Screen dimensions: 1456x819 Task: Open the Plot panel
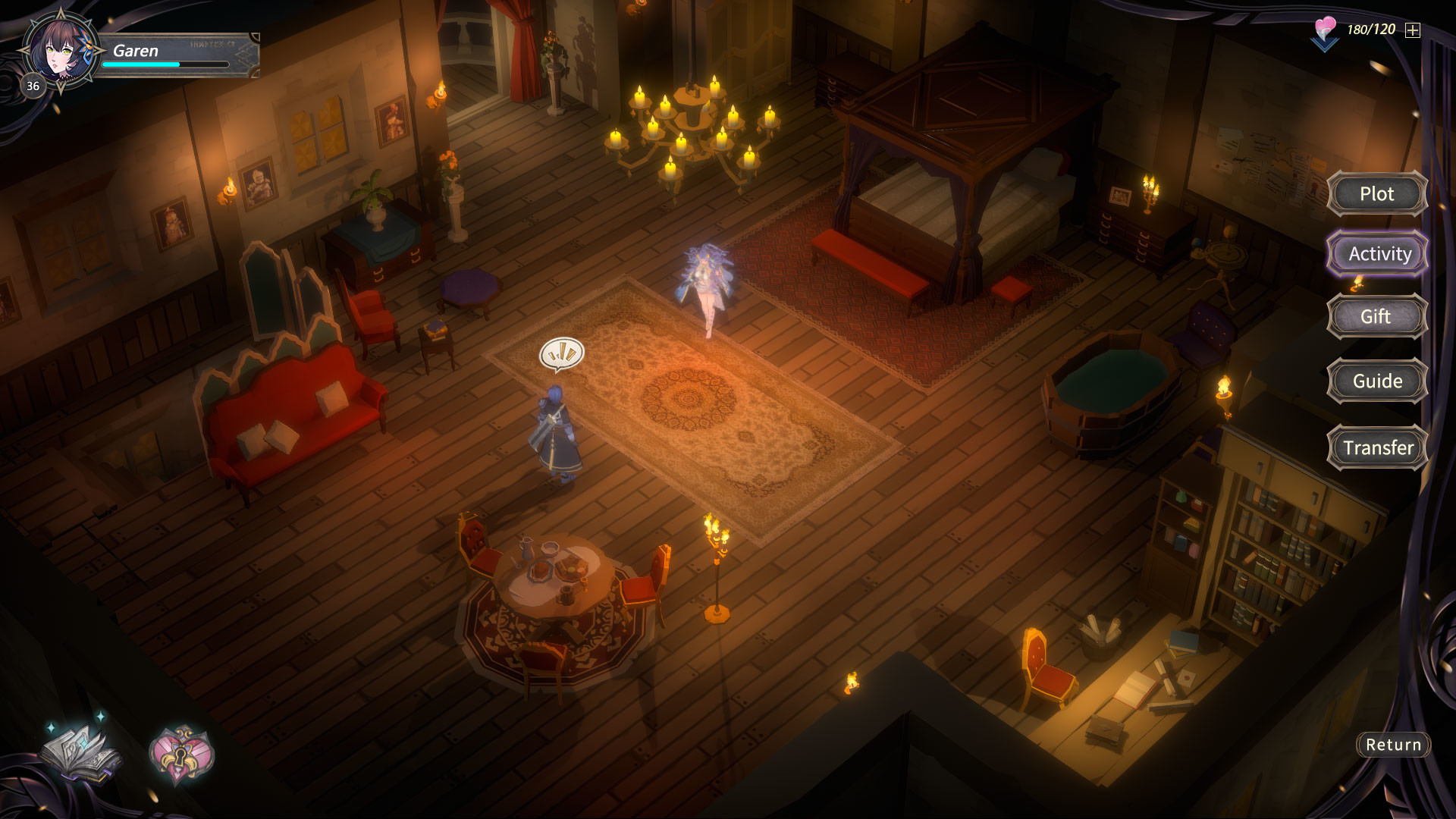(x=1376, y=194)
